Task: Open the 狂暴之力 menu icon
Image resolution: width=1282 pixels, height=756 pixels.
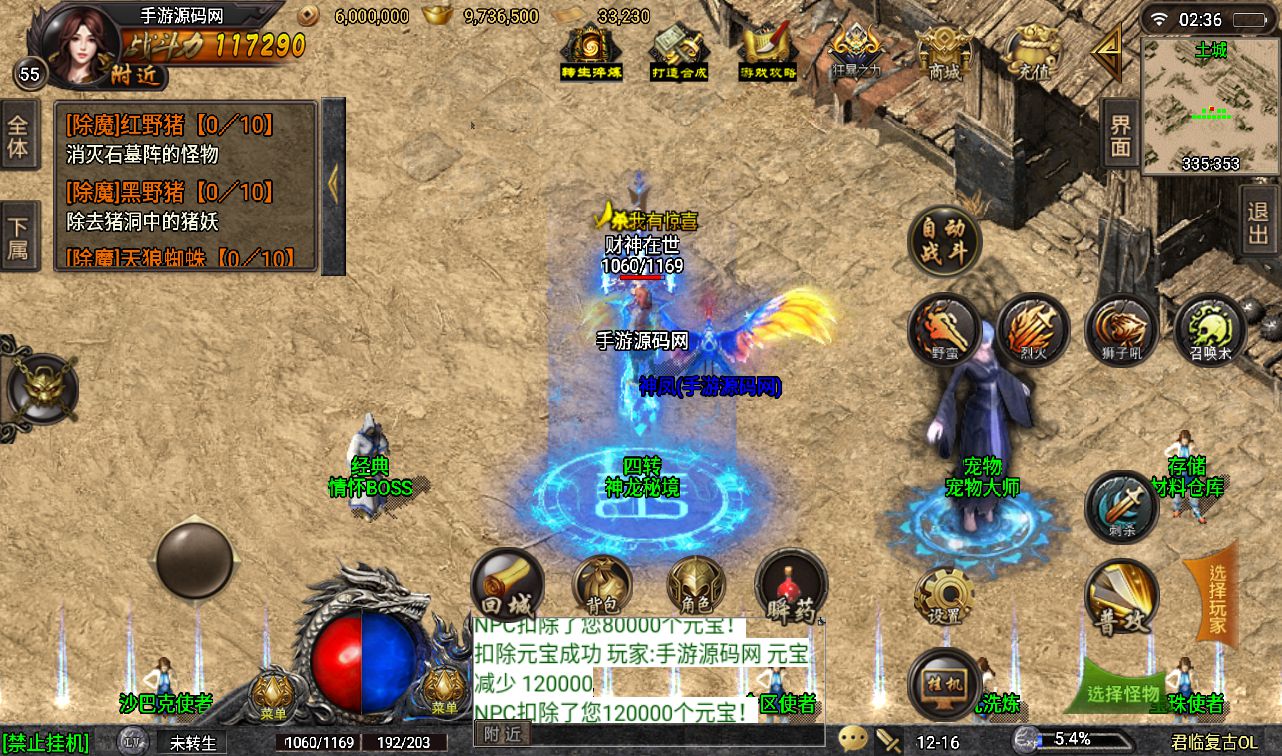Action: [x=856, y=52]
